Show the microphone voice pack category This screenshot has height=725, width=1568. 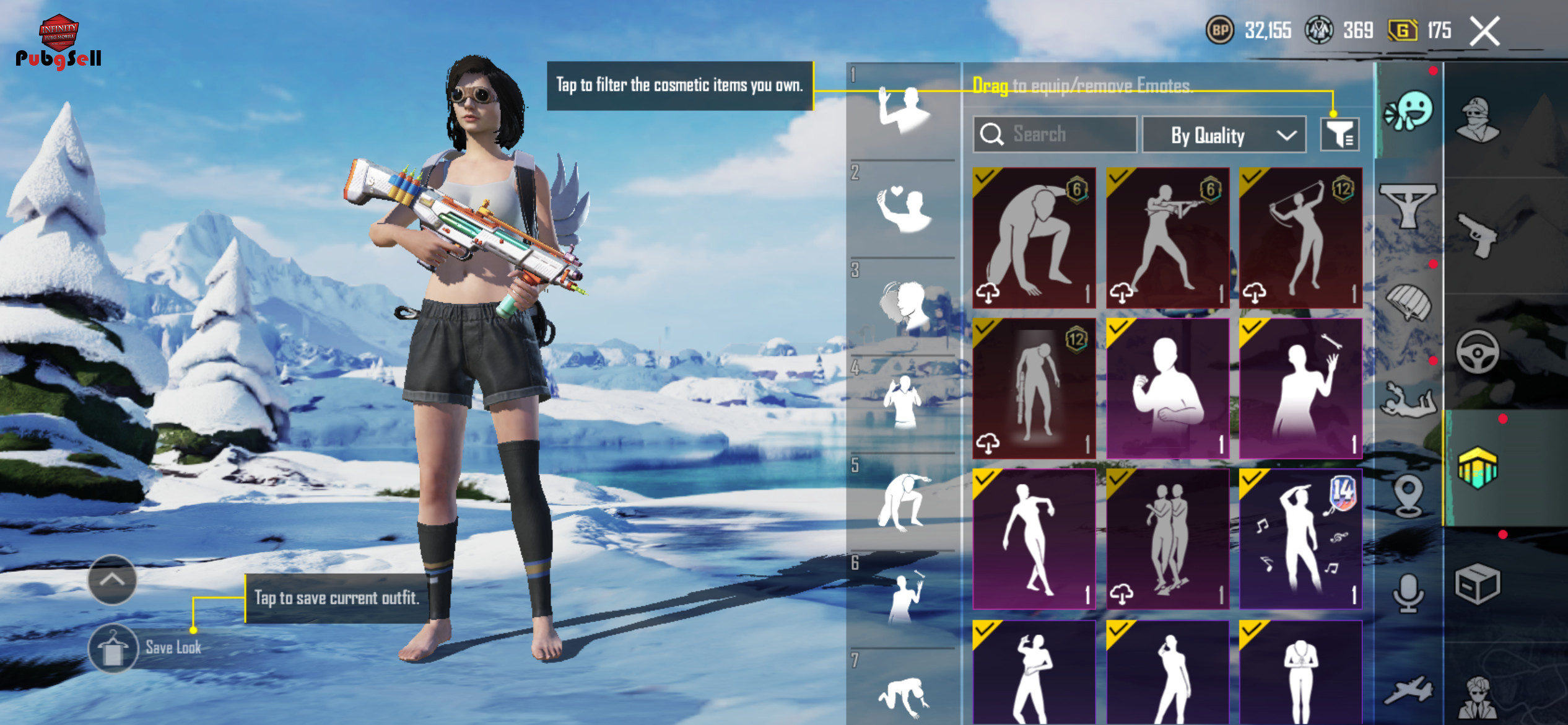click(1408, 593)
